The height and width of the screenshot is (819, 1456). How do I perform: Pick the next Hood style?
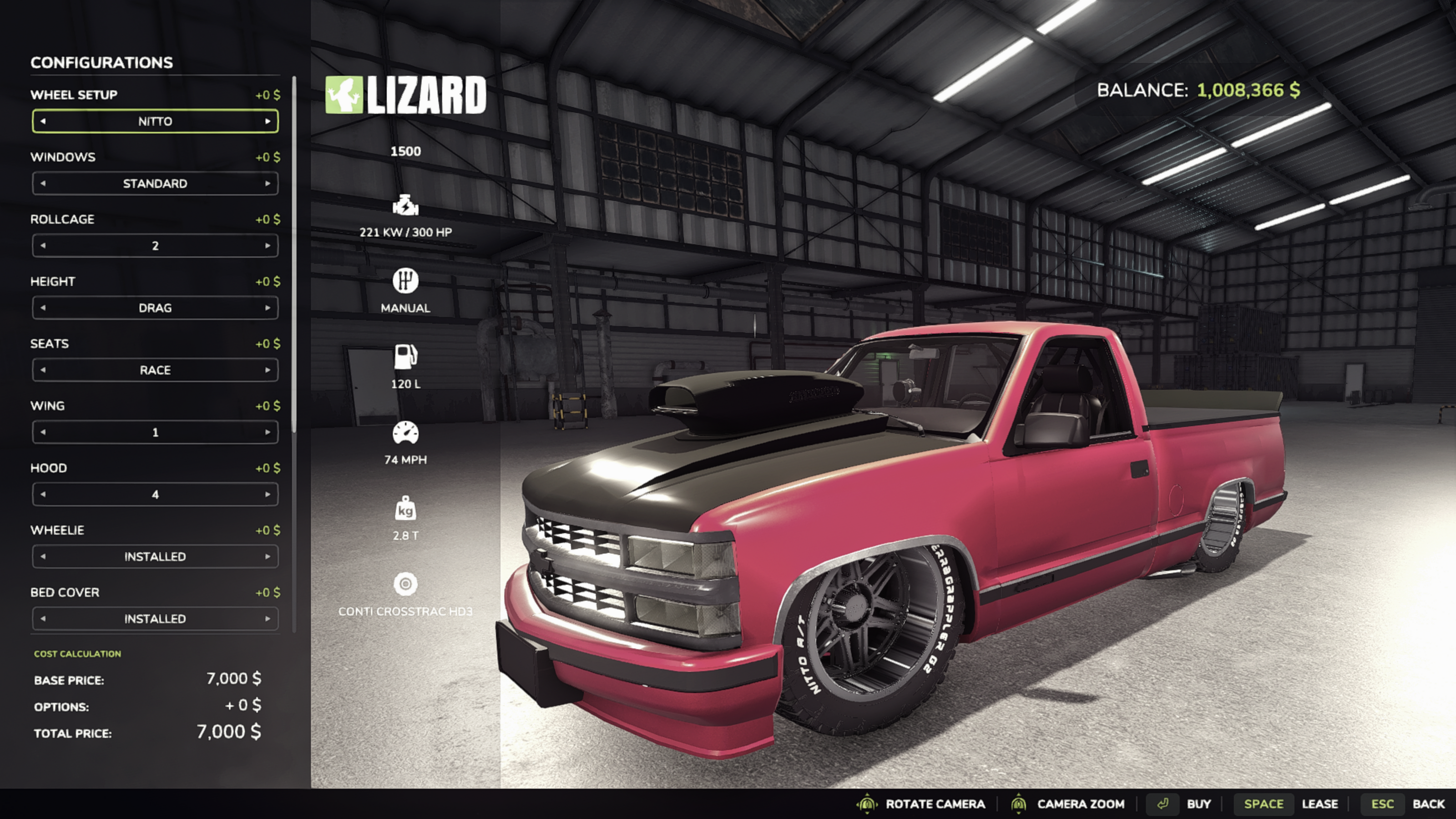(x=268, y=495)
